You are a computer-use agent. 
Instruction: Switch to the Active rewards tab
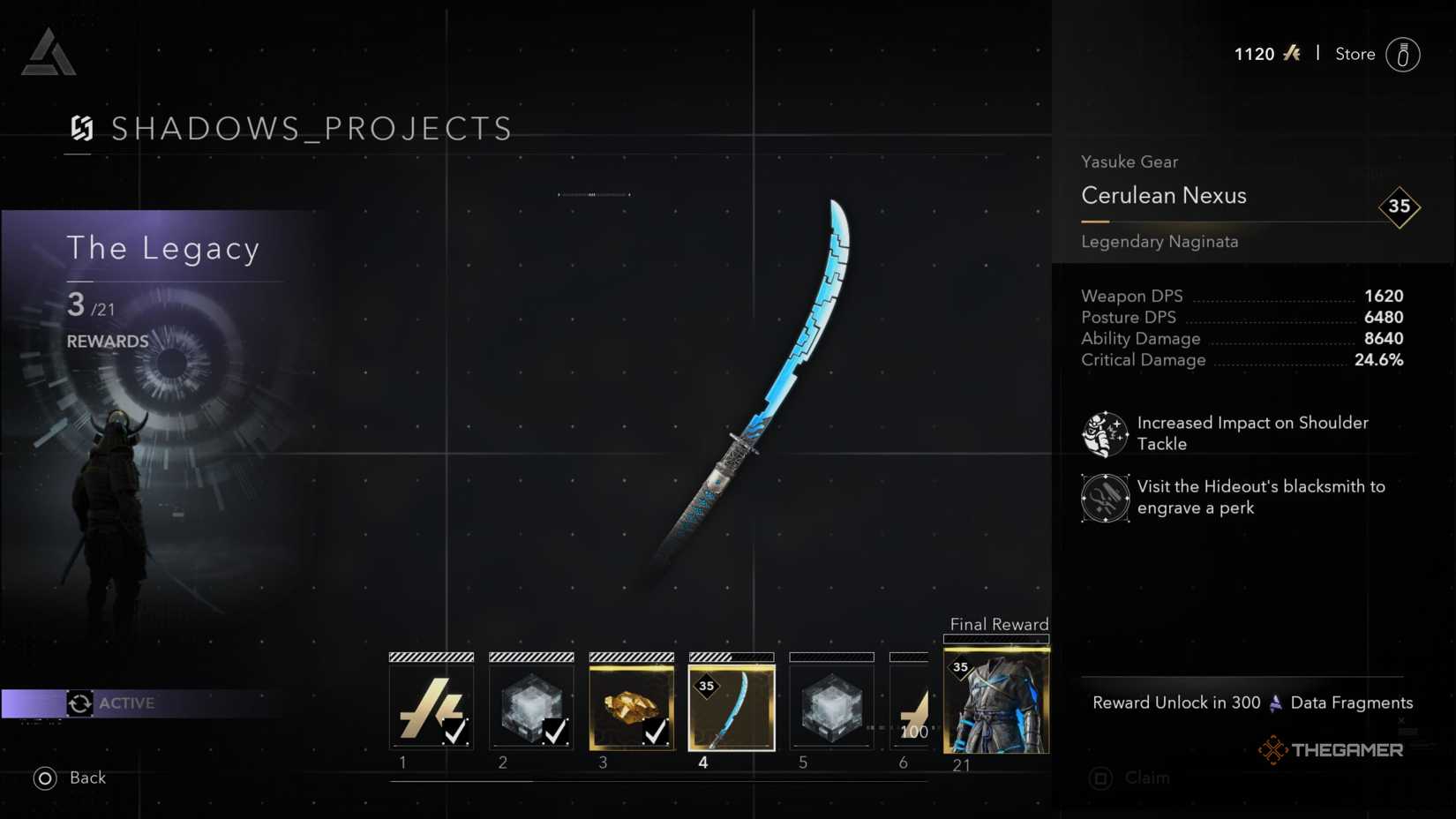[126, 703]
